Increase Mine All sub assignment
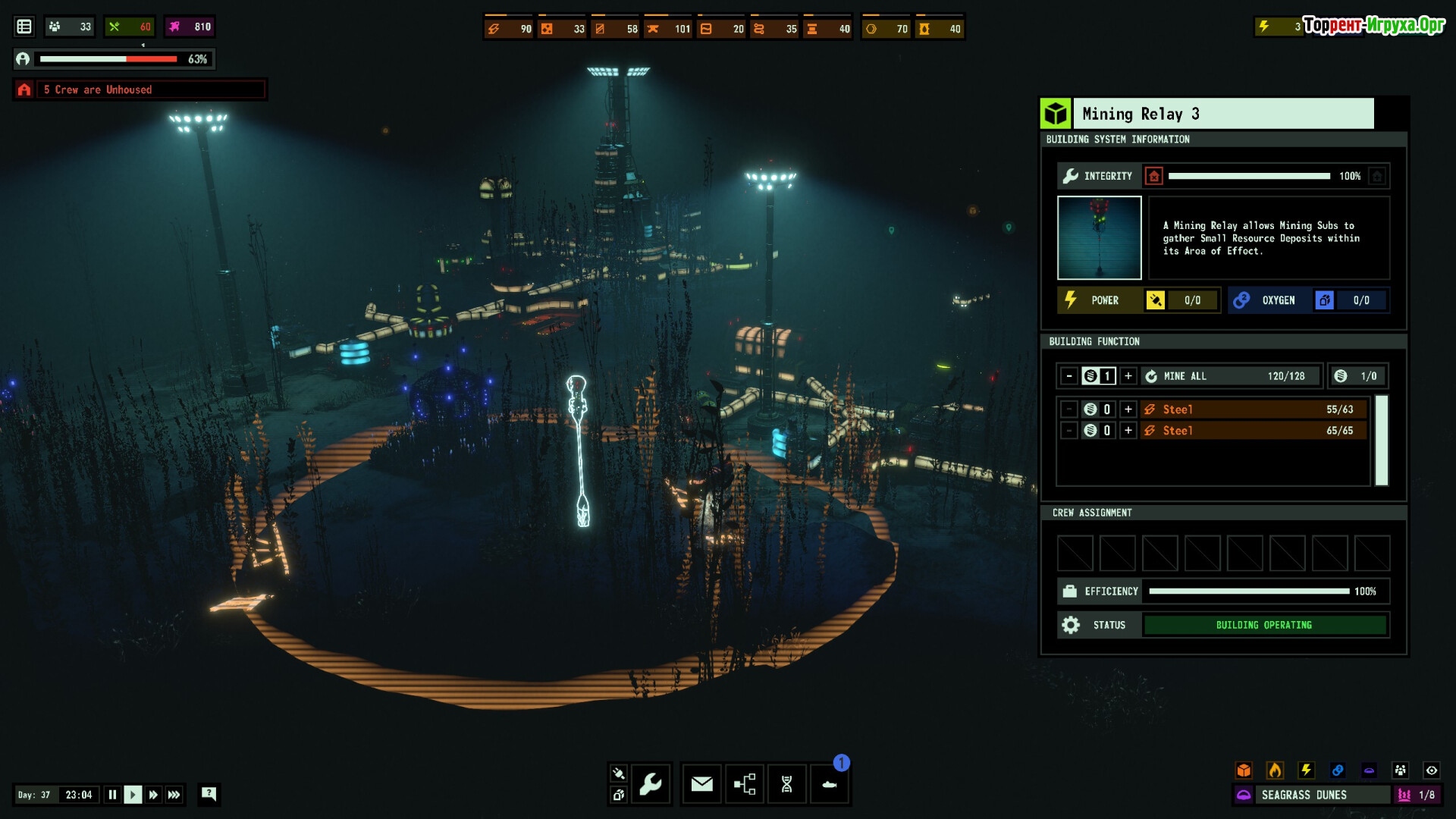1456x819 pixels. (x=1128, y=376)
